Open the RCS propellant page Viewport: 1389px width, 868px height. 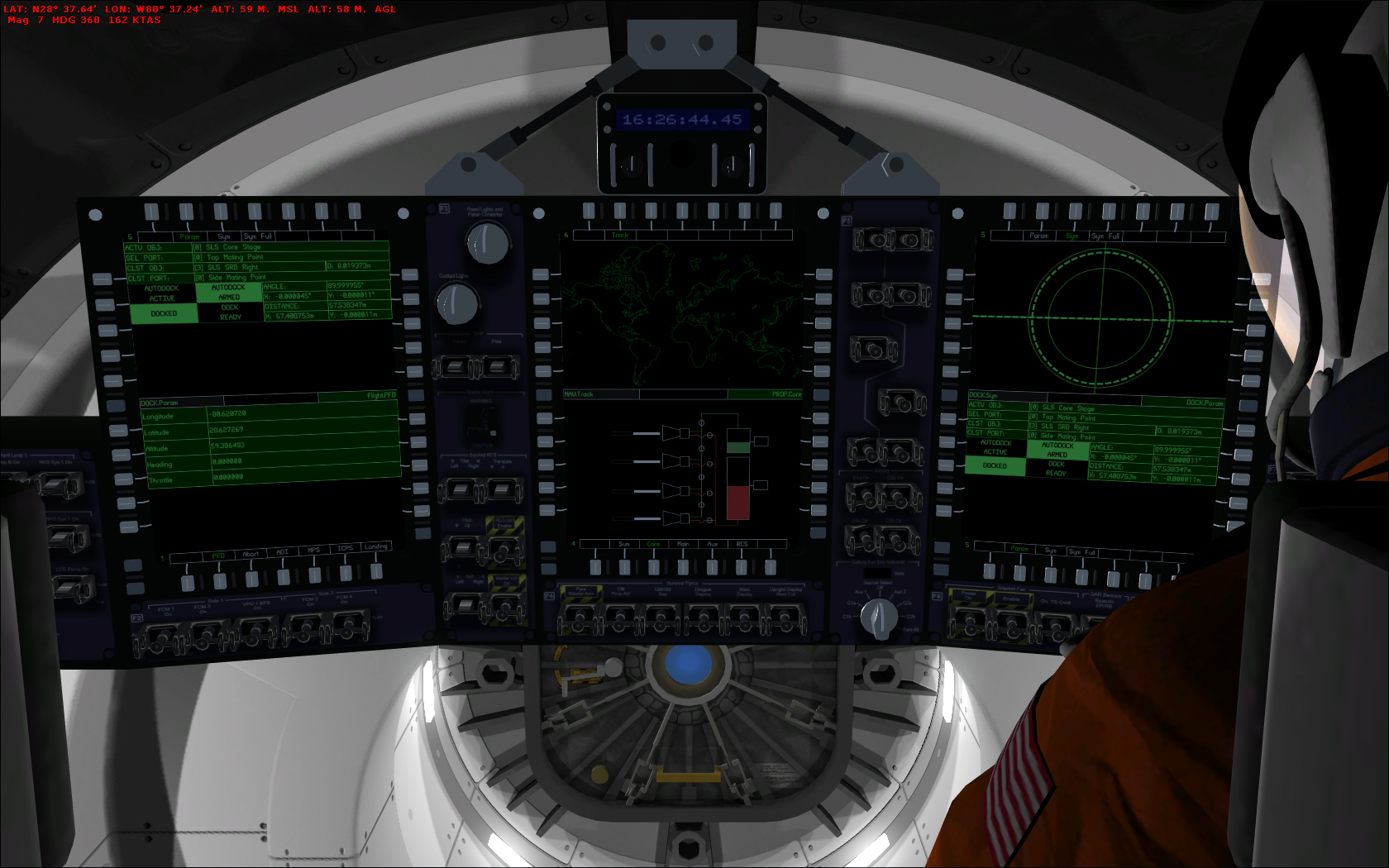tap(741, 544)
